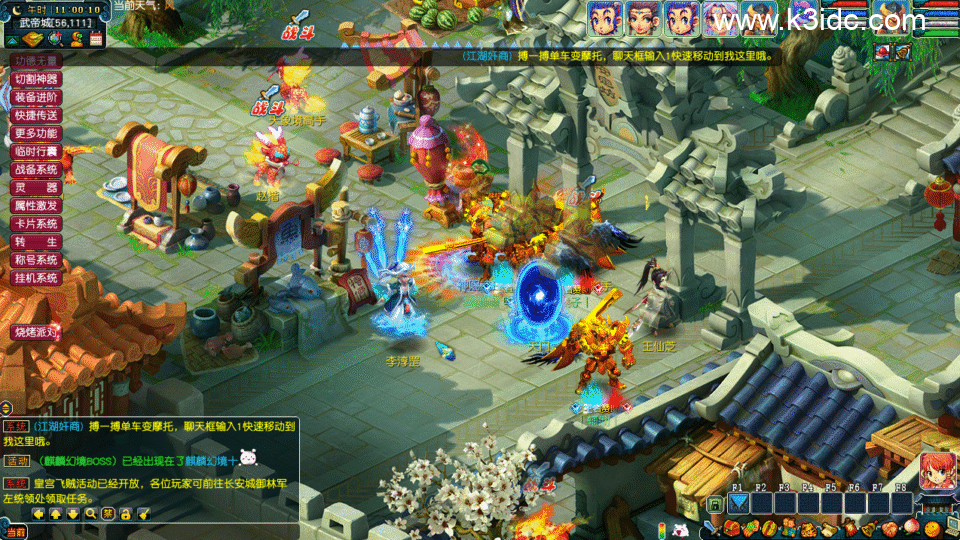This screenshot has width=960, height=540.
Task: Show 更多功能 extra functions
Action: coord(37,133)
